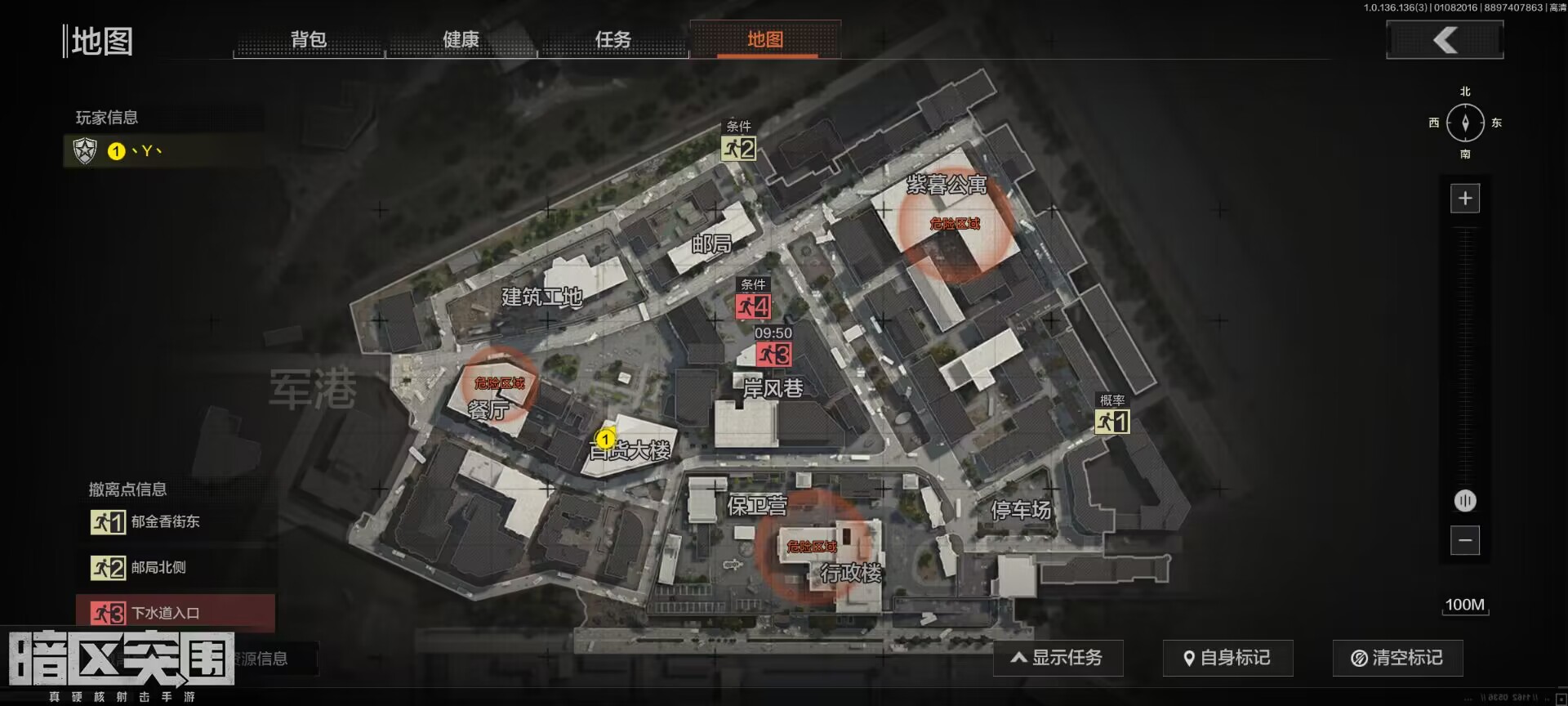Viewport: 1568px width, 706px height.
Task: Collapse the map panel with back chevron
Action: [1444, 38]
